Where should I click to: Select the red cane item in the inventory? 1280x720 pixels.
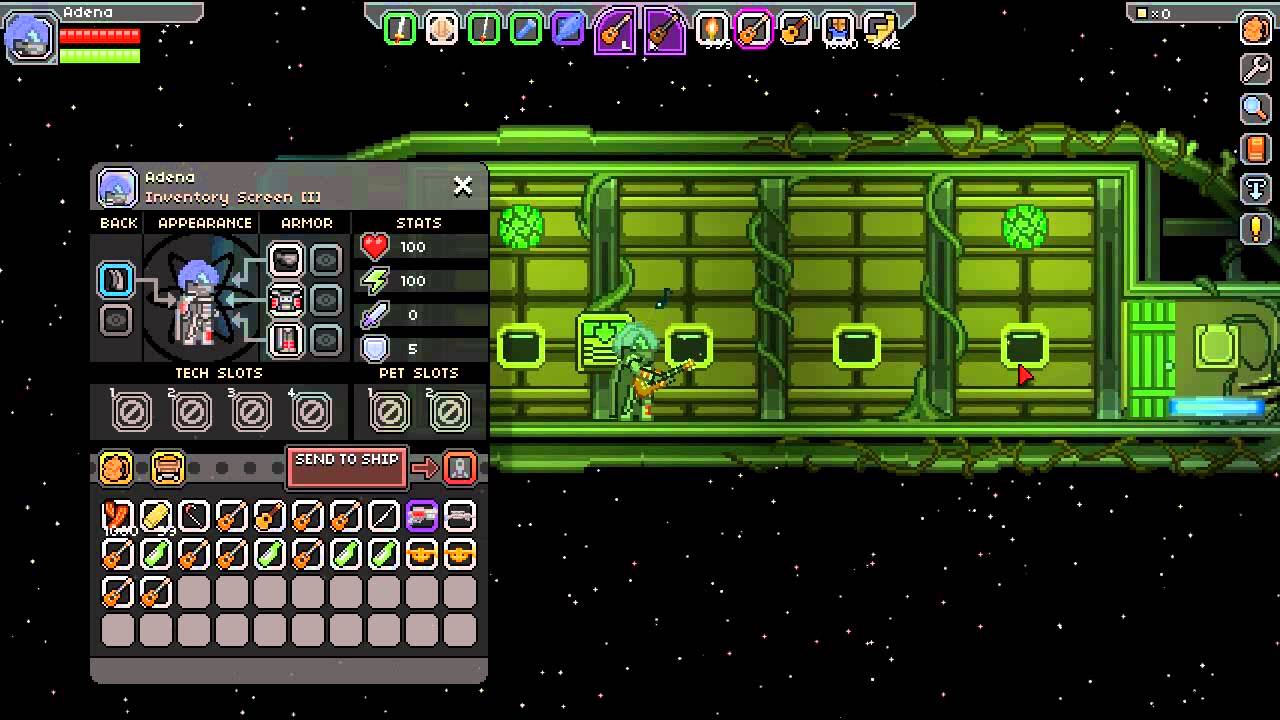117,516
